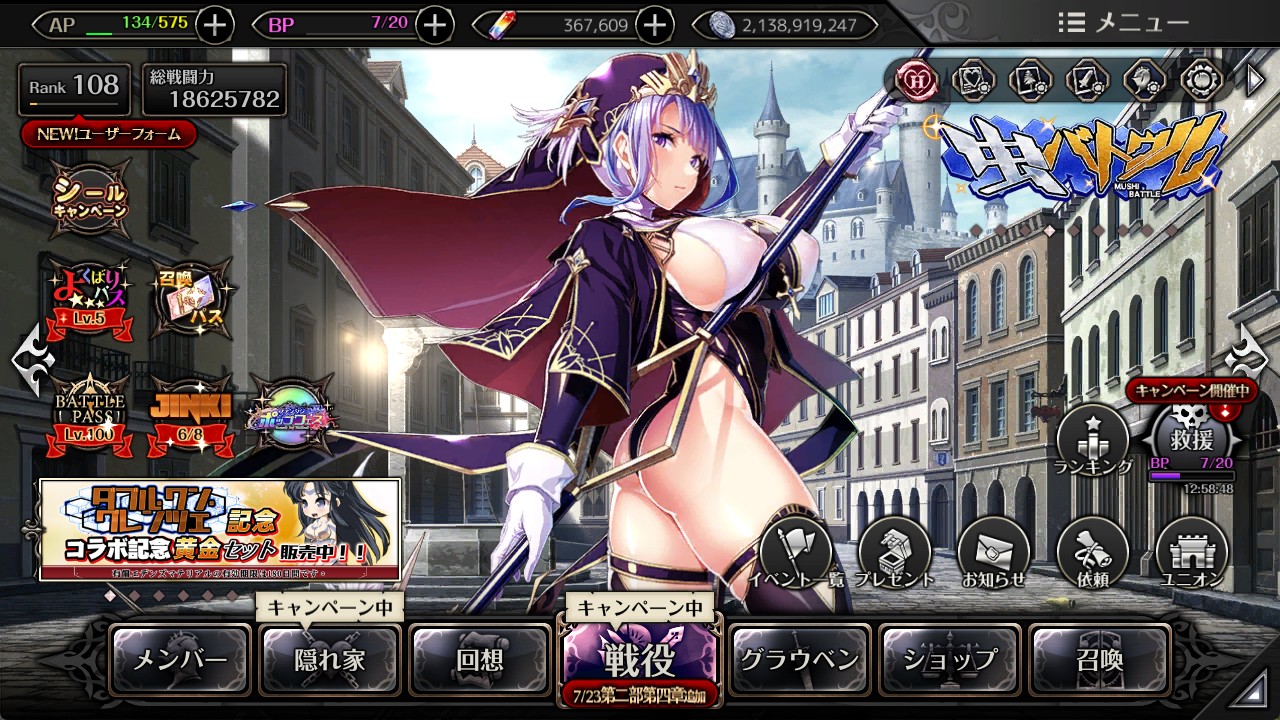This screenshot has height=720, width=1280.
Task: Go to 隠れ家 hideout
Action: click(x=330, y=660)
